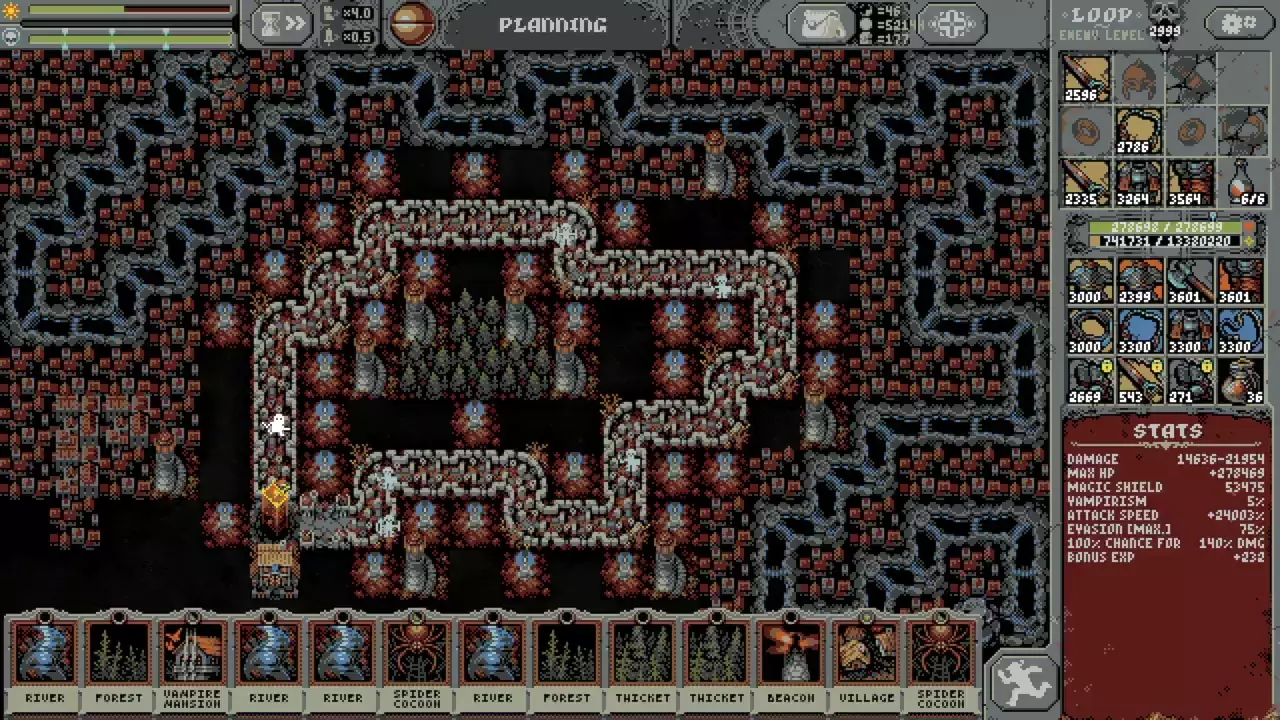Click the equipped armor marked 3264

tap(1138, 183)
